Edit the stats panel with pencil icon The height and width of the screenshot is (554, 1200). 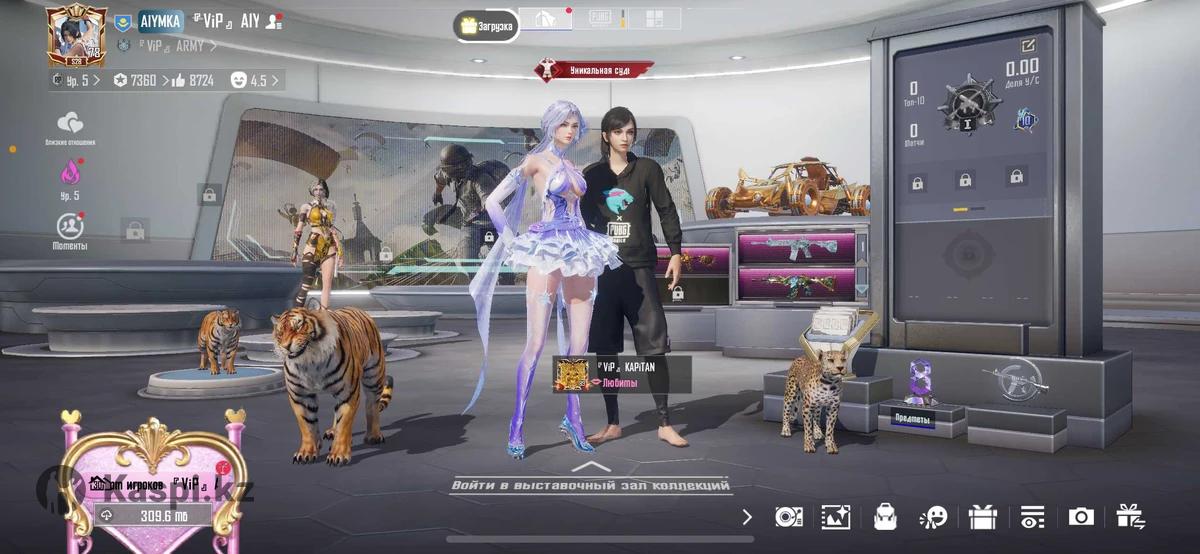(1028, 46)
